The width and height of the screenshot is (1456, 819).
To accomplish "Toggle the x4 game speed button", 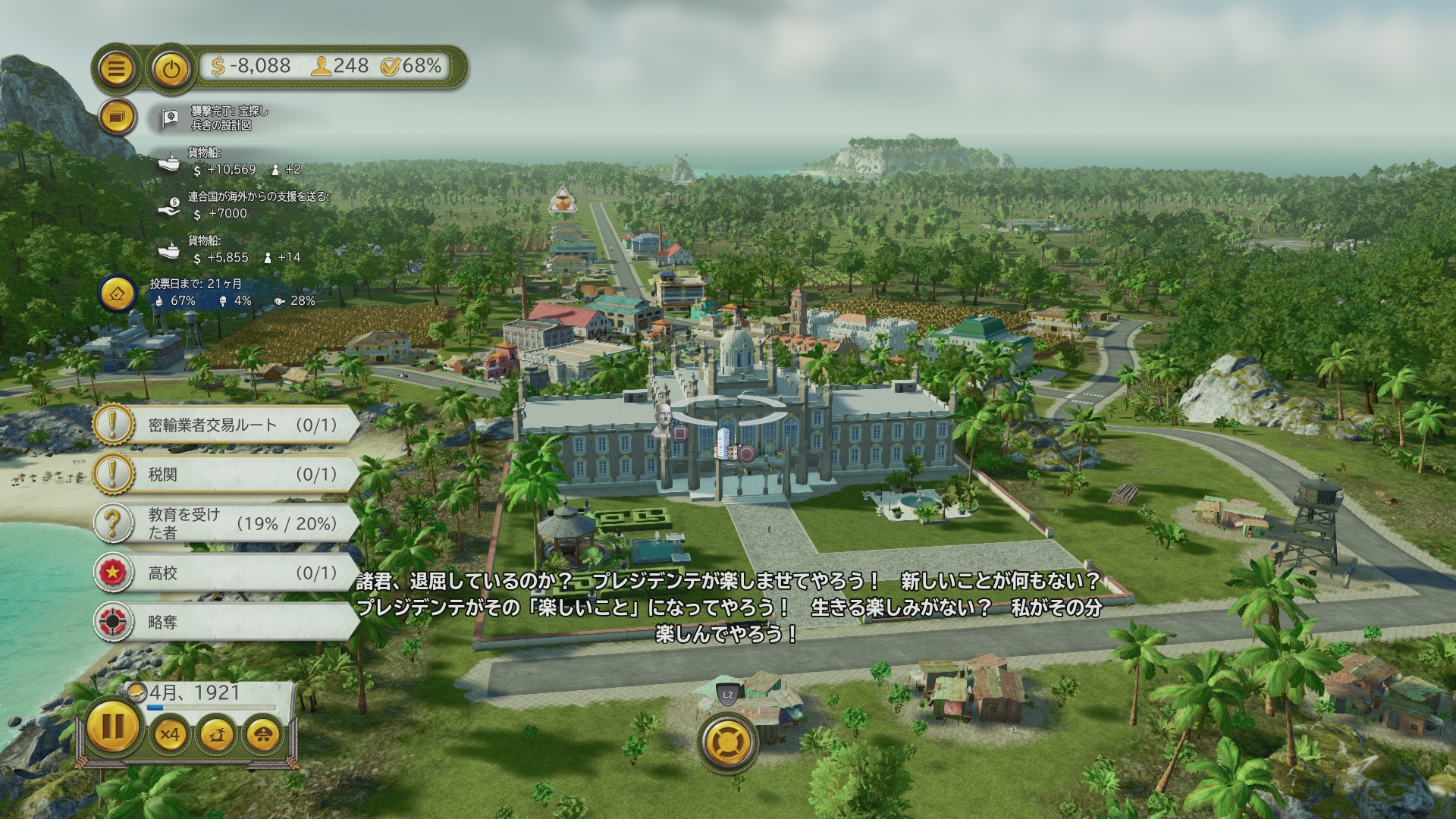I will (169, 734).
